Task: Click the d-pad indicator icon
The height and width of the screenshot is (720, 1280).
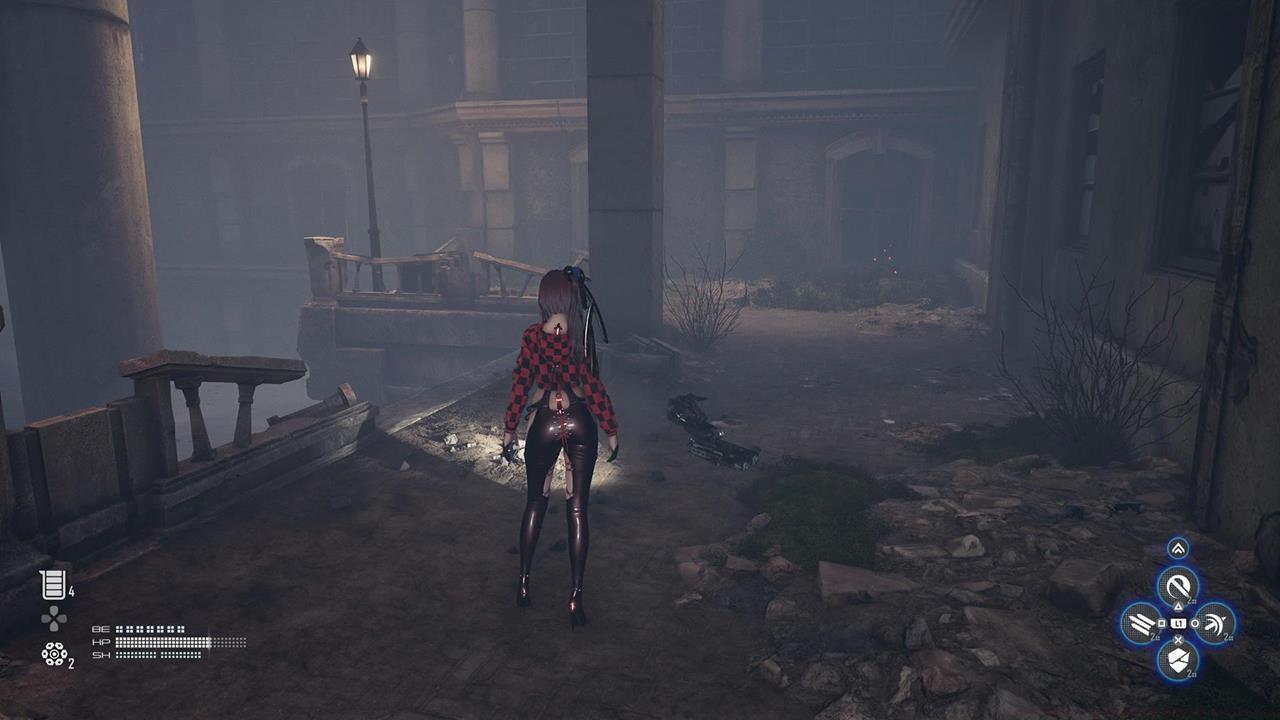Action: coord(53,618)
